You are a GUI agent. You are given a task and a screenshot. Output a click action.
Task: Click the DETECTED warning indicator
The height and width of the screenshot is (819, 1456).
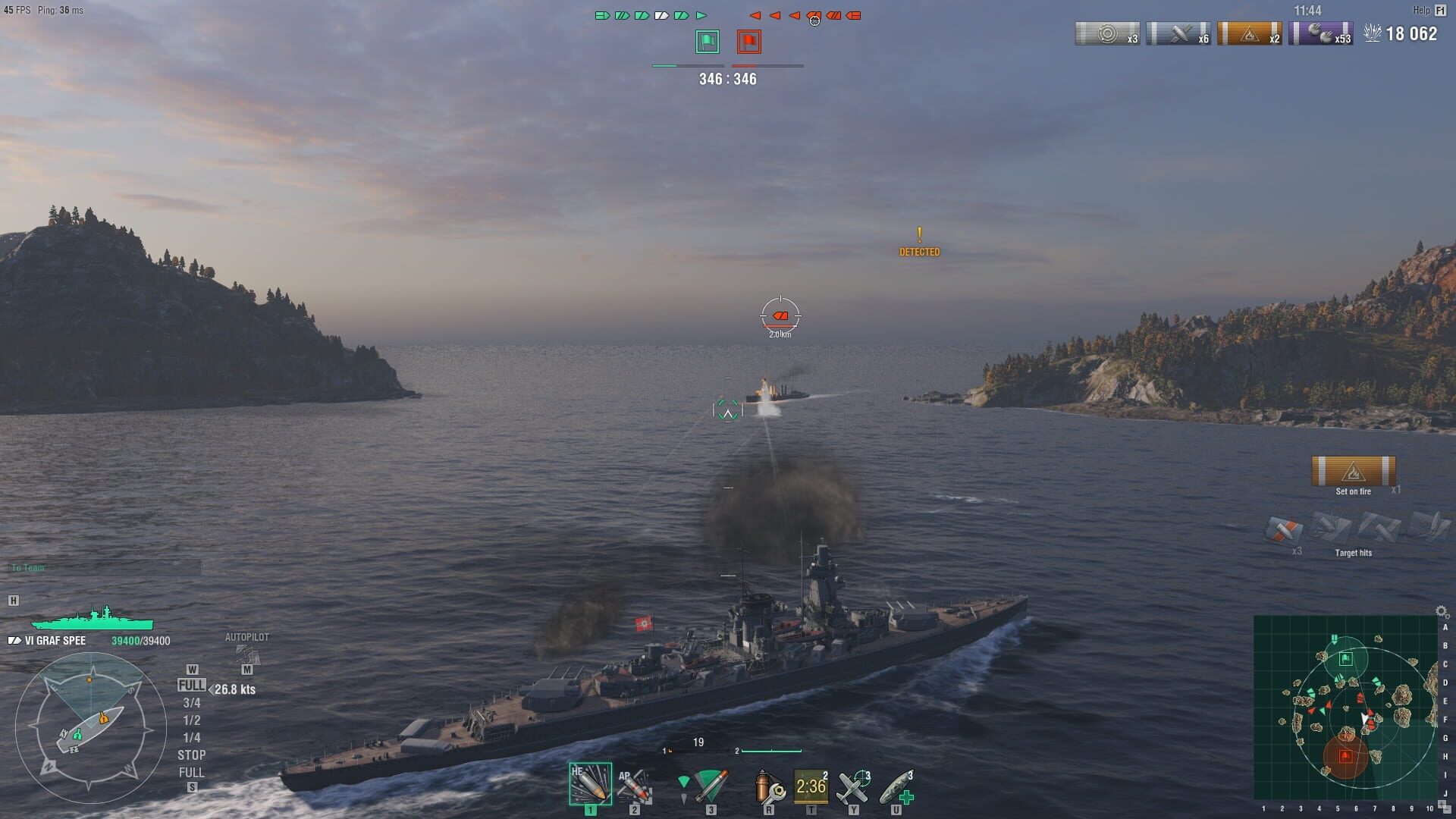coord(920,244)
